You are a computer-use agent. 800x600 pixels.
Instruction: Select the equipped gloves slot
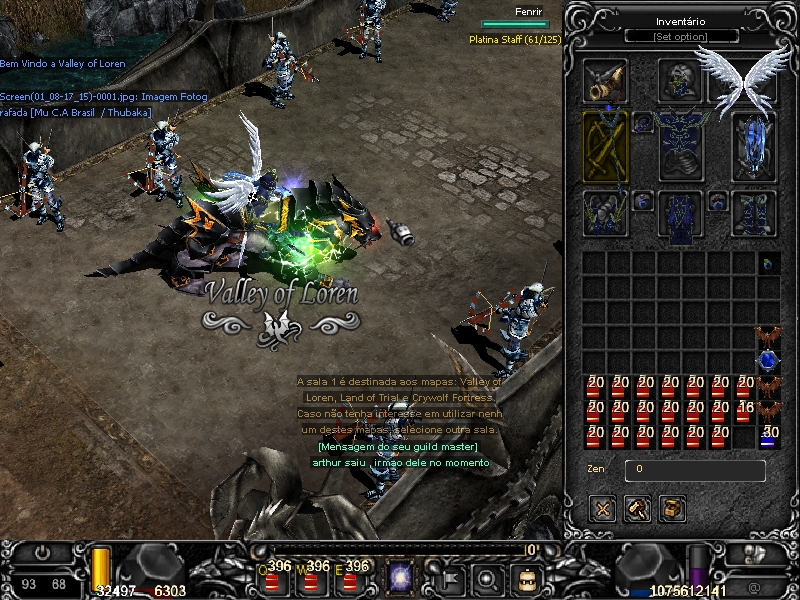point(606,212)
